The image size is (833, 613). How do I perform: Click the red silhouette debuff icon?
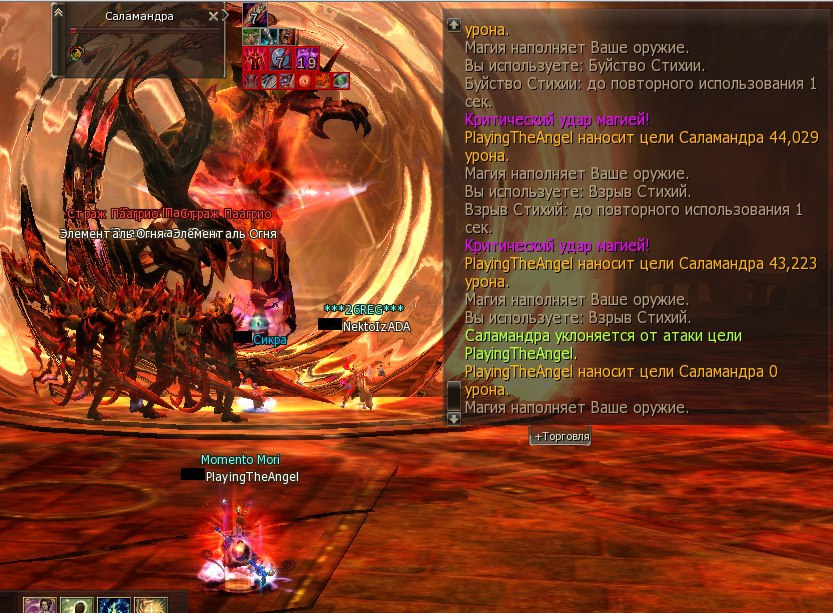point(252,59)
